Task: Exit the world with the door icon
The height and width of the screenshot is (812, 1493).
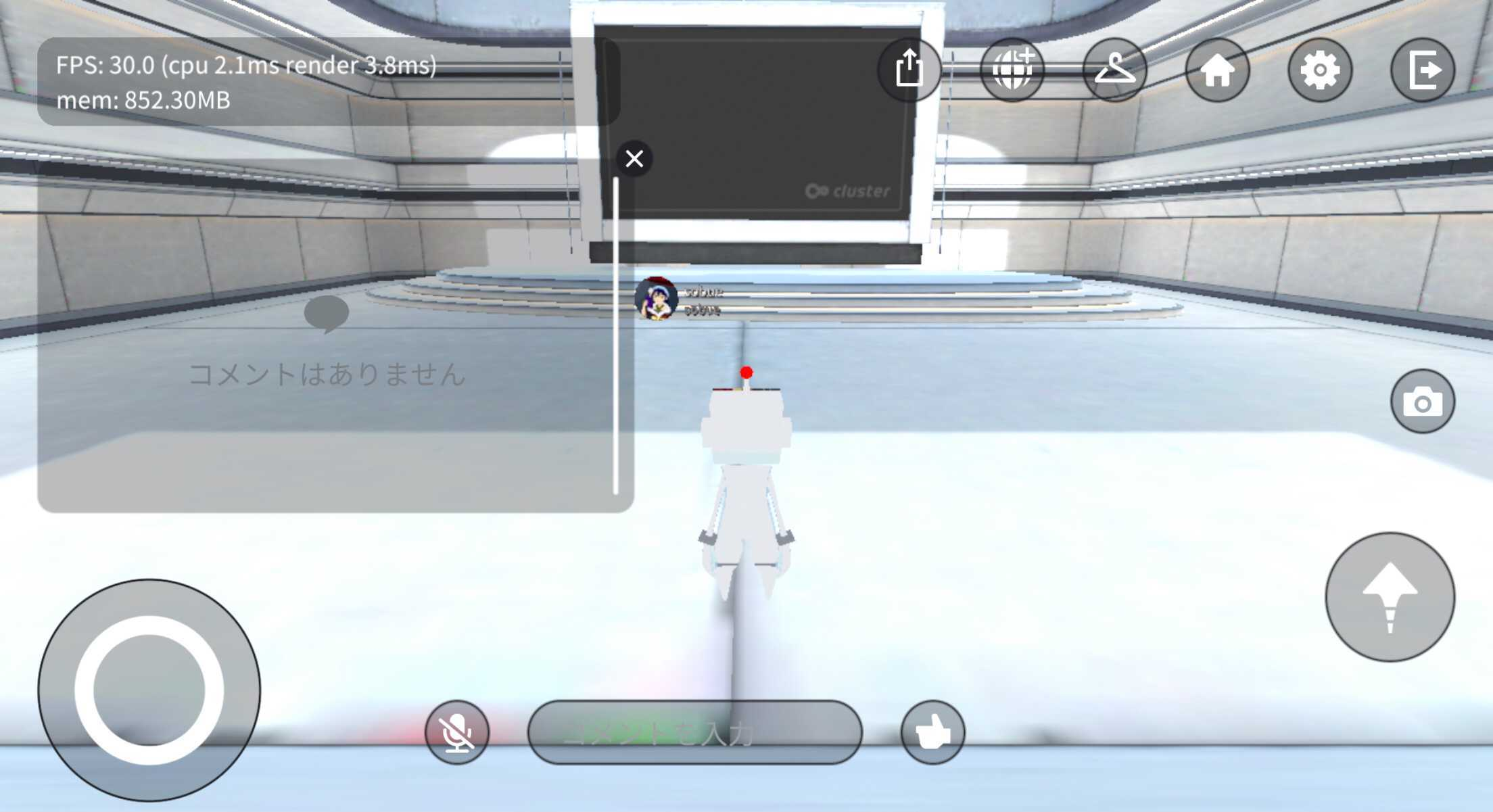Action: tap(1425, 70)
